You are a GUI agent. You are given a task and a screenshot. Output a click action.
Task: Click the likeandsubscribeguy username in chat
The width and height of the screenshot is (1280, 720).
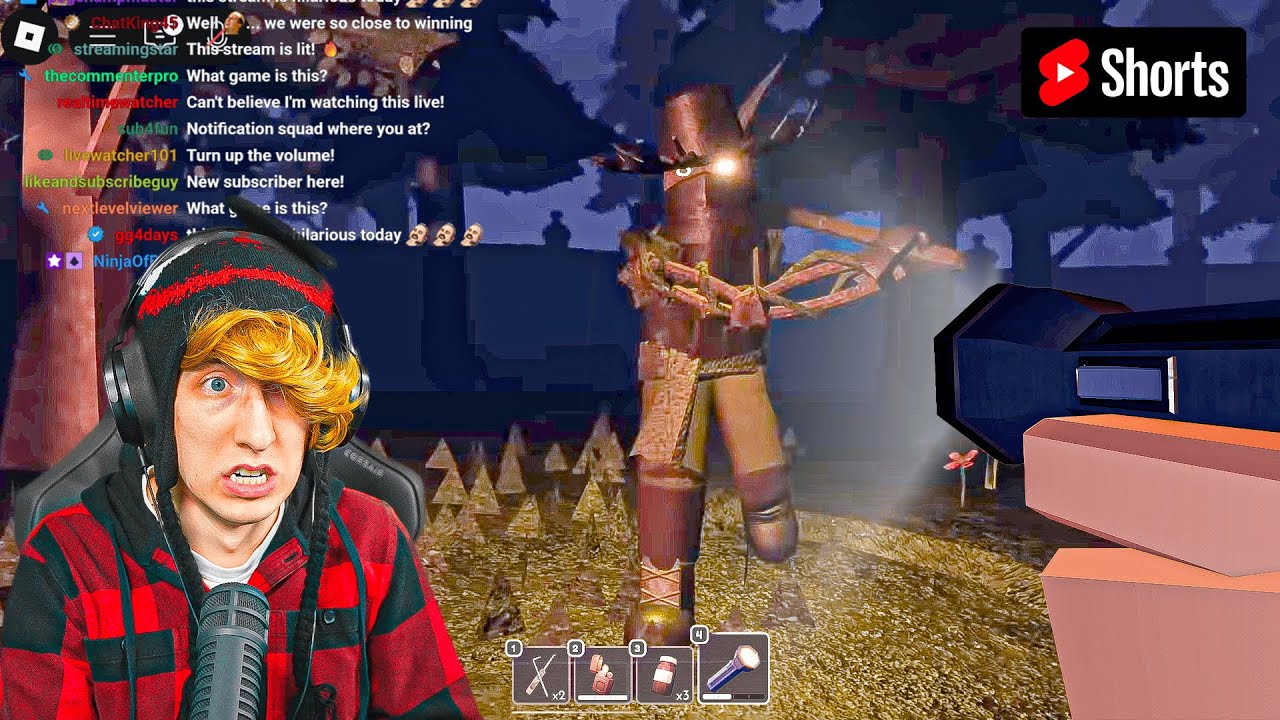coord(100,182)
